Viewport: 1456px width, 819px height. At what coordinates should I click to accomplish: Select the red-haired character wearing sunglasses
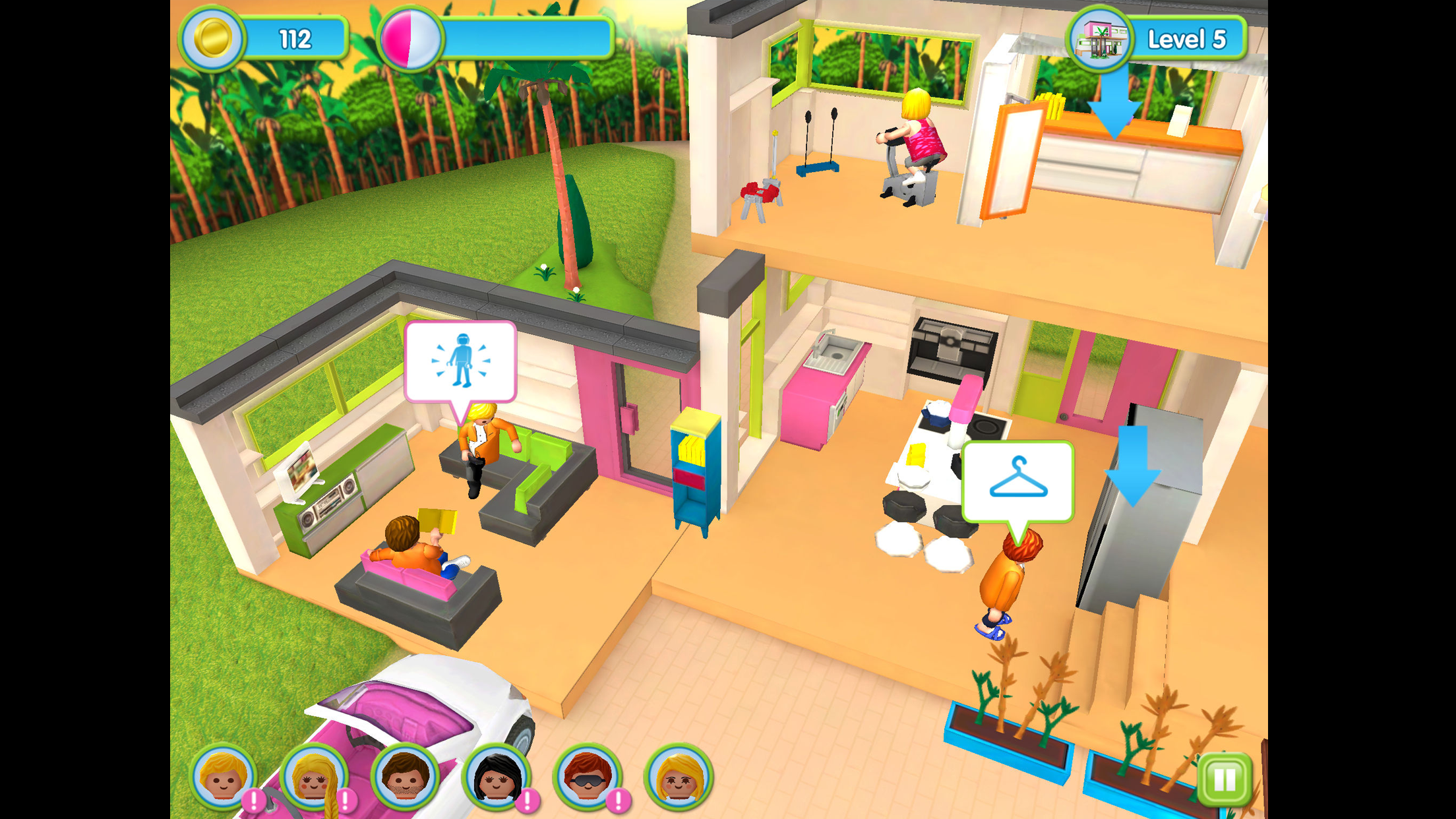(x=587, y=777)
